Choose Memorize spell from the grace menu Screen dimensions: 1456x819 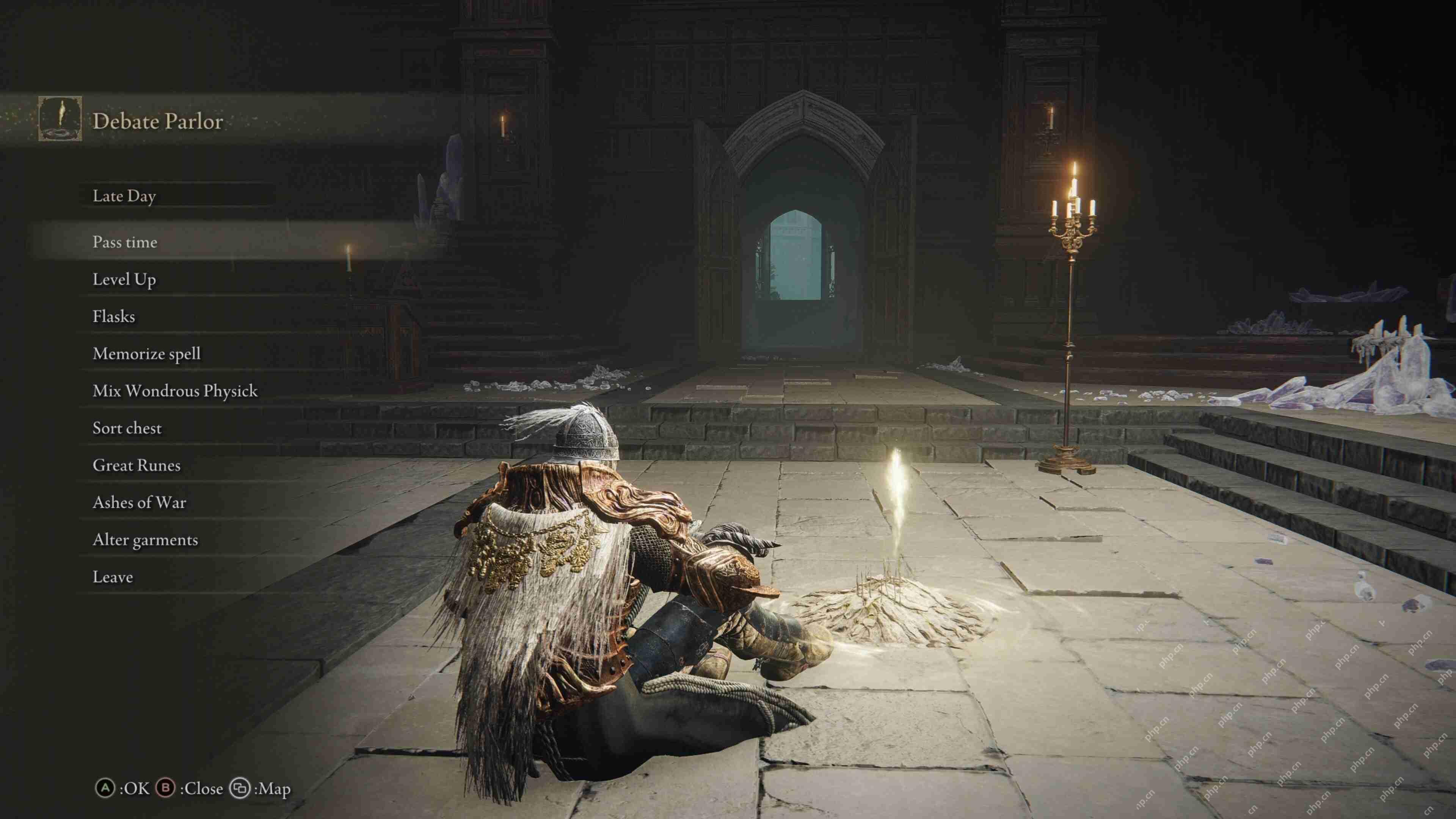pos(147,354)
